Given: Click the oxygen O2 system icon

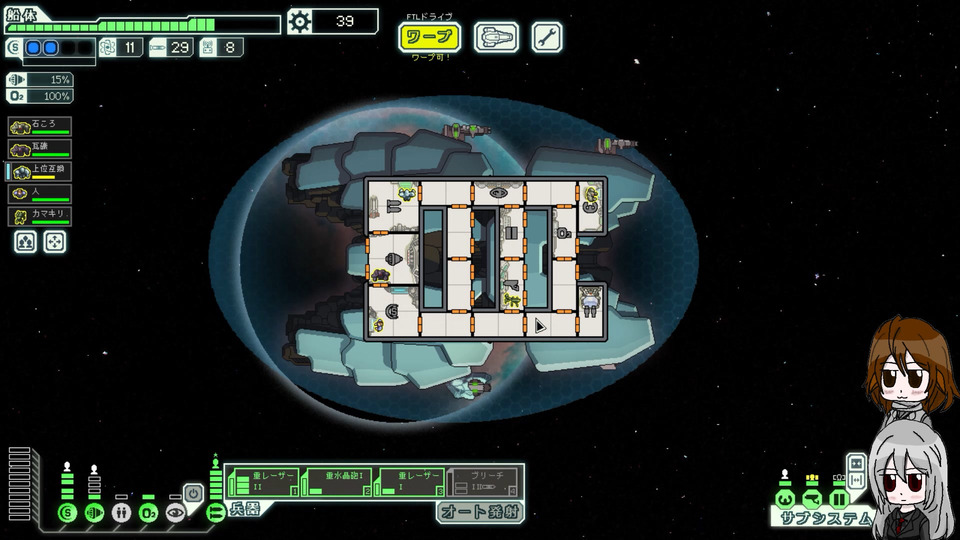Looking at the screenshot, I should tap(148, 513).
